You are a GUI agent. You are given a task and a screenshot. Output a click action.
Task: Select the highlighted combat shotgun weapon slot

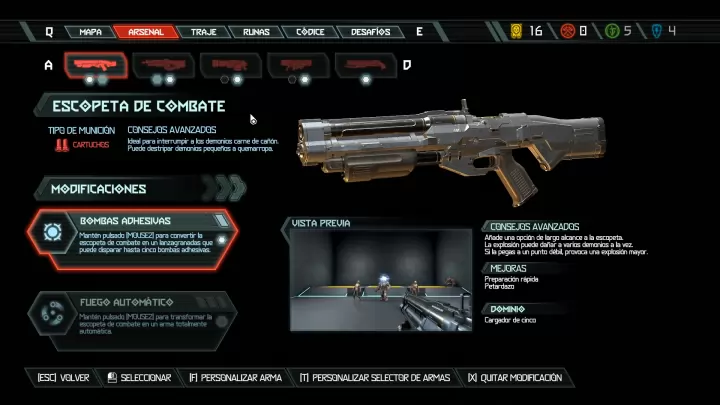96,66
